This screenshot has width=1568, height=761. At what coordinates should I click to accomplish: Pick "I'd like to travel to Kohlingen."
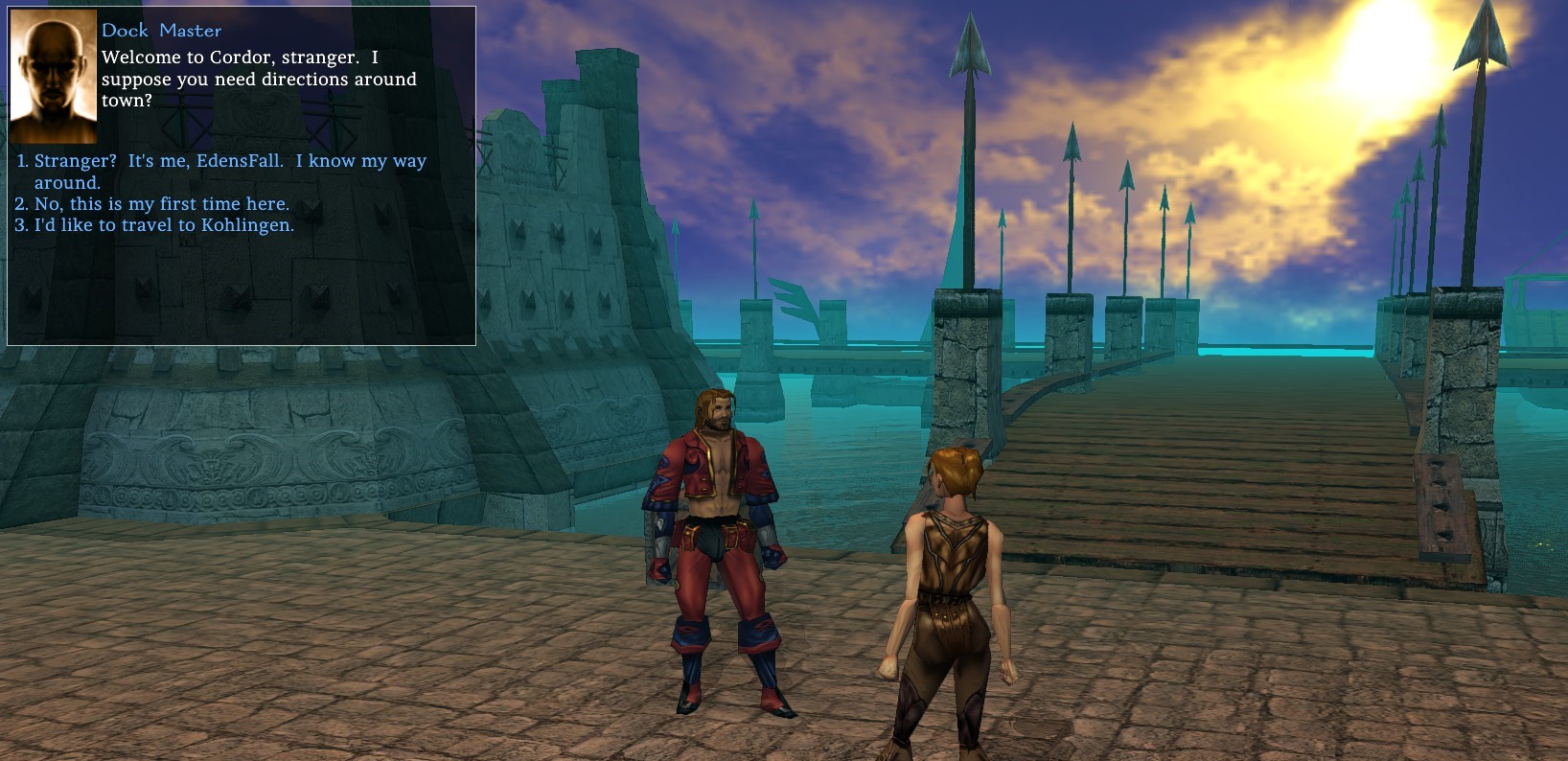pos(164,225)
